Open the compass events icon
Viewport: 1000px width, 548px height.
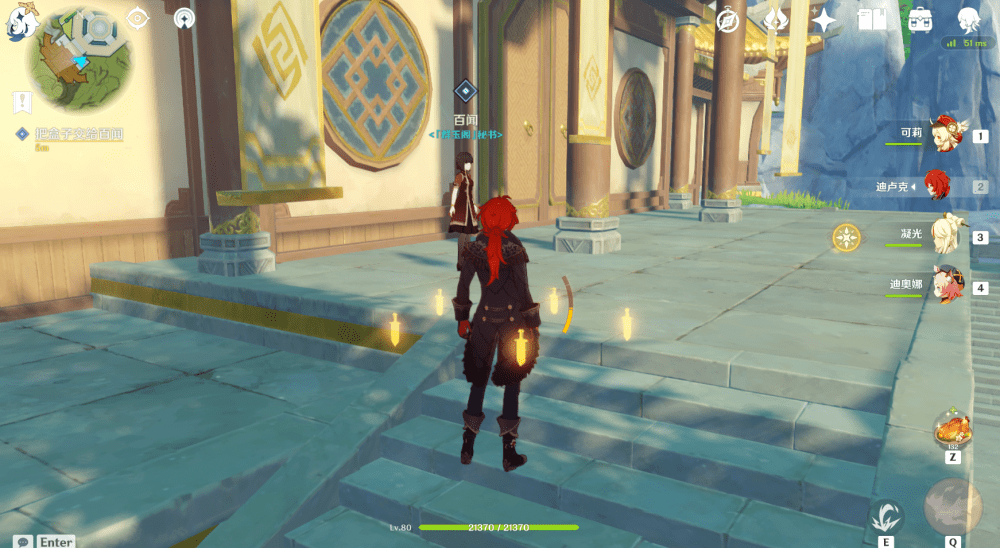pos(728,20)
